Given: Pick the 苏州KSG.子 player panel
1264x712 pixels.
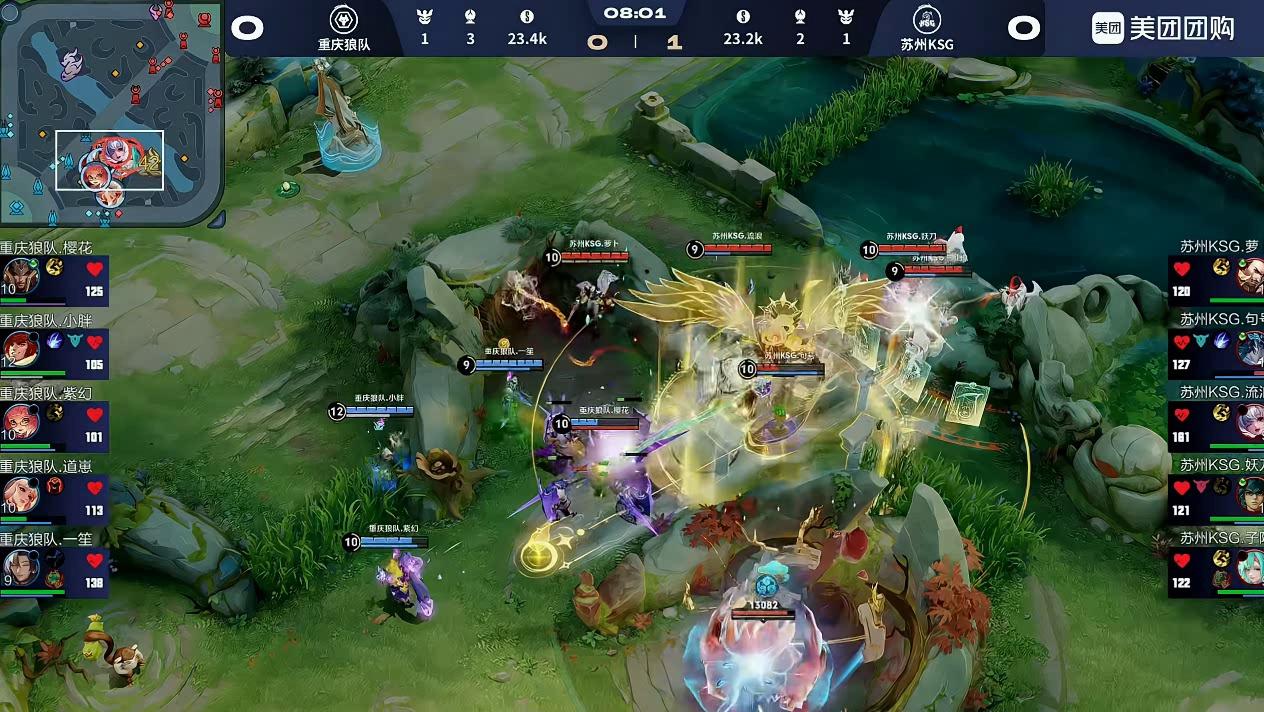Looking at the screenshot, I should [1216, 566].
